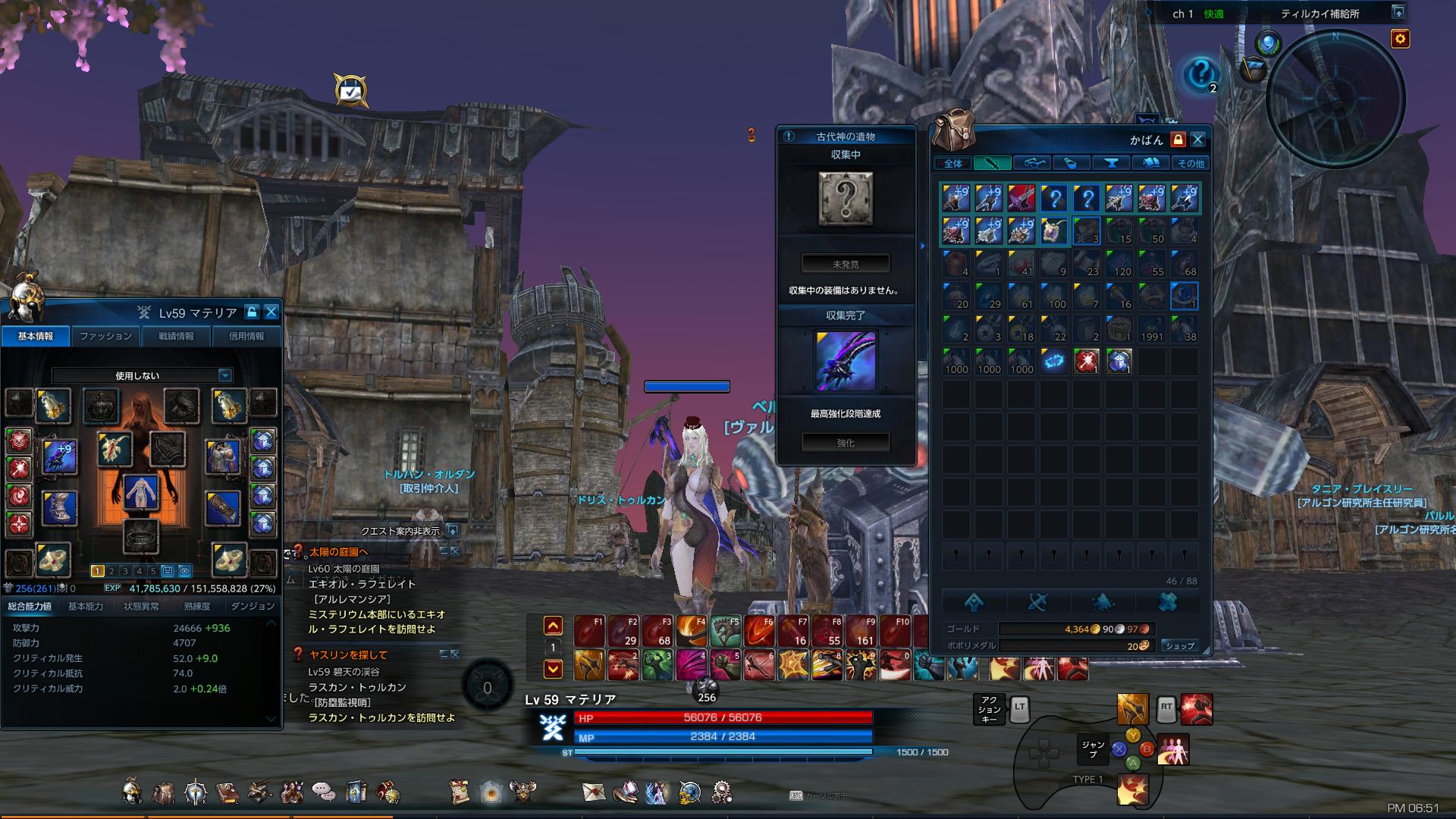Select the 全体 inventory filter tab
This screenshot has height=819, width=1456.
[x=952, y=163]
